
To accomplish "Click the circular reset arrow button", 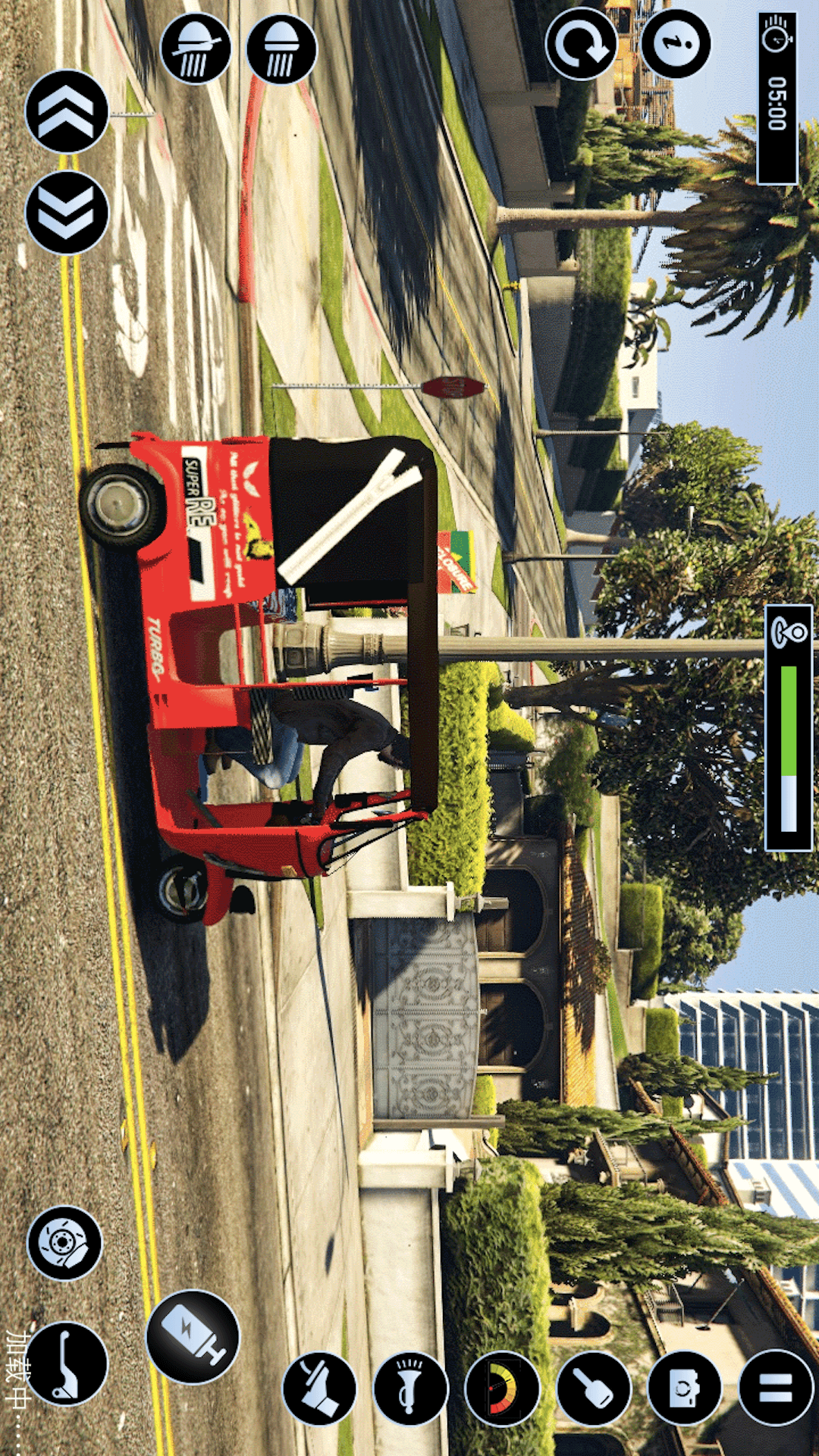I will click(x=582, y=44).
